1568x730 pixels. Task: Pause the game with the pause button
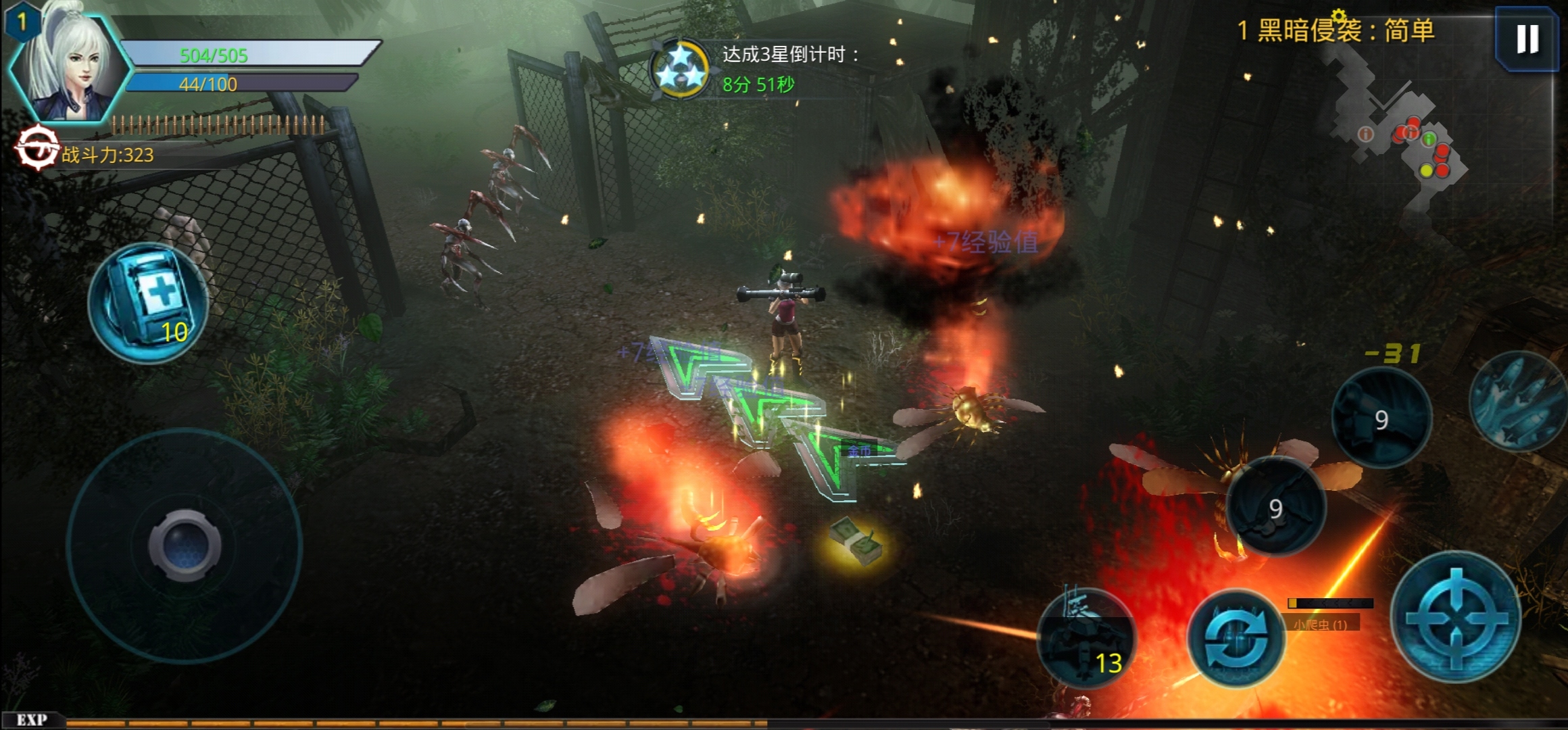(1527, 39)
